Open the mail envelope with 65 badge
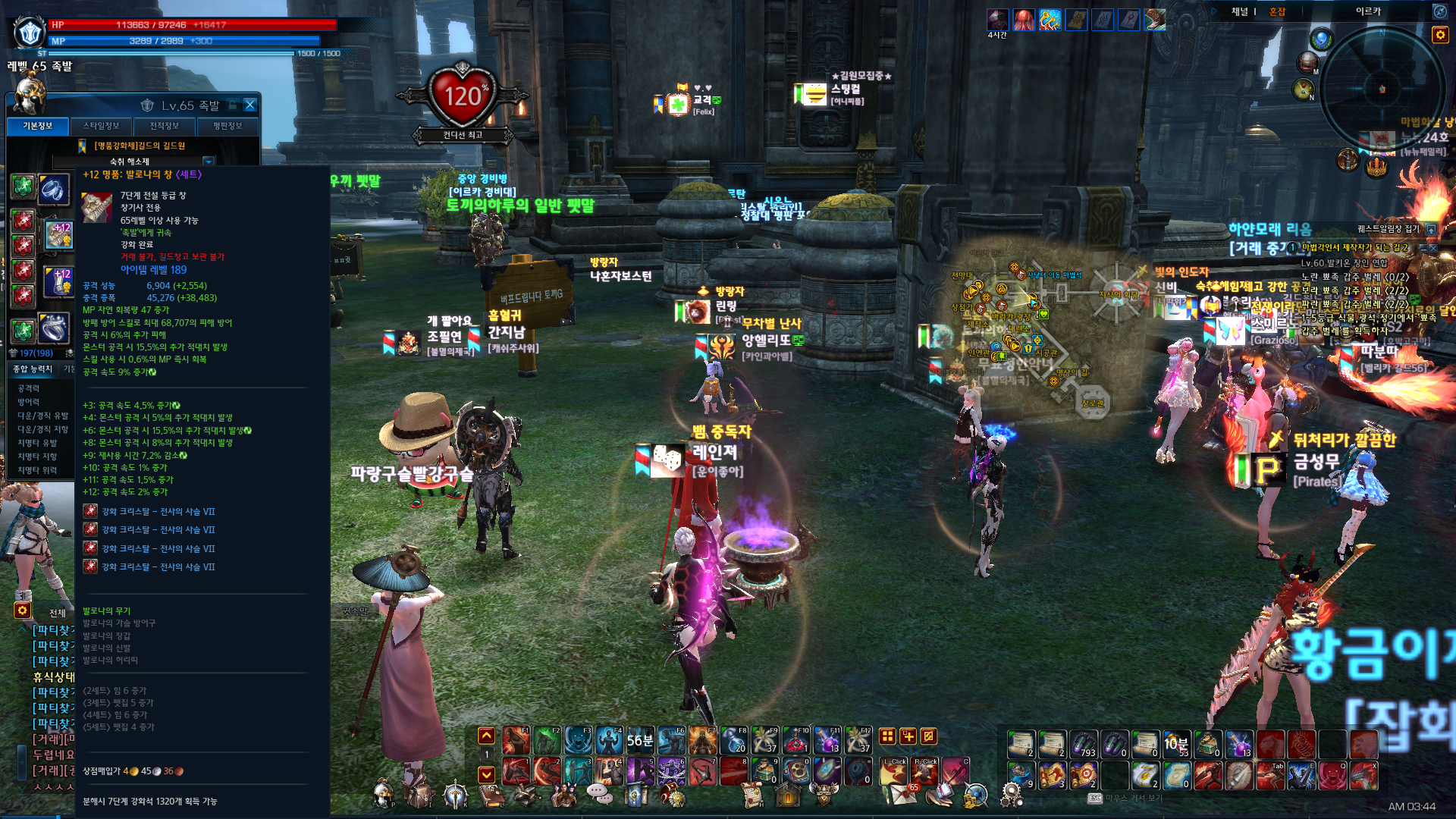 click(902, 794)
